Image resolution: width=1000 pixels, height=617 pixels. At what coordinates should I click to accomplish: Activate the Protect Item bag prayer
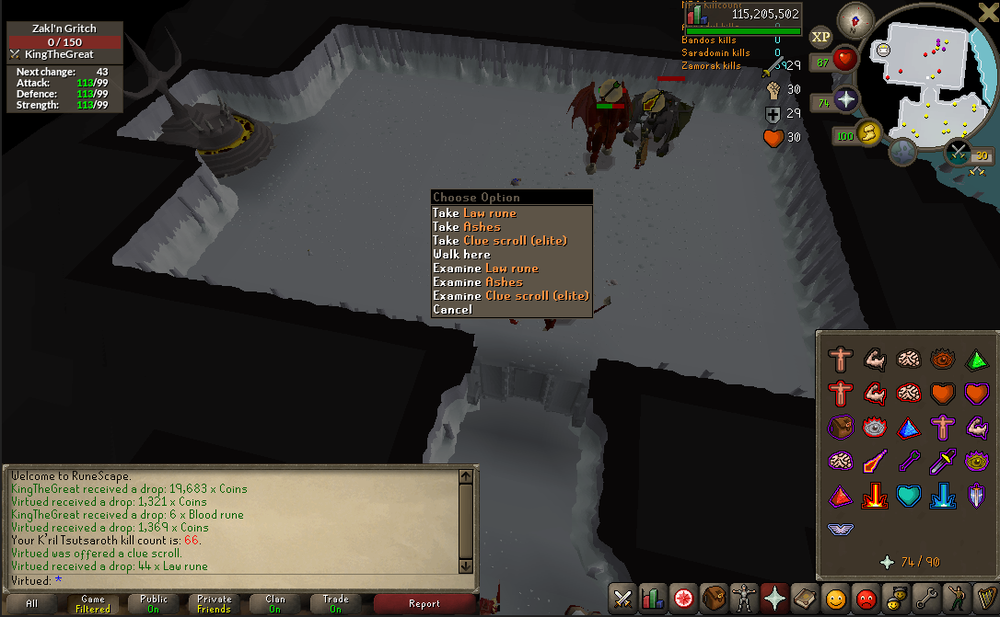tap(840, 427)
